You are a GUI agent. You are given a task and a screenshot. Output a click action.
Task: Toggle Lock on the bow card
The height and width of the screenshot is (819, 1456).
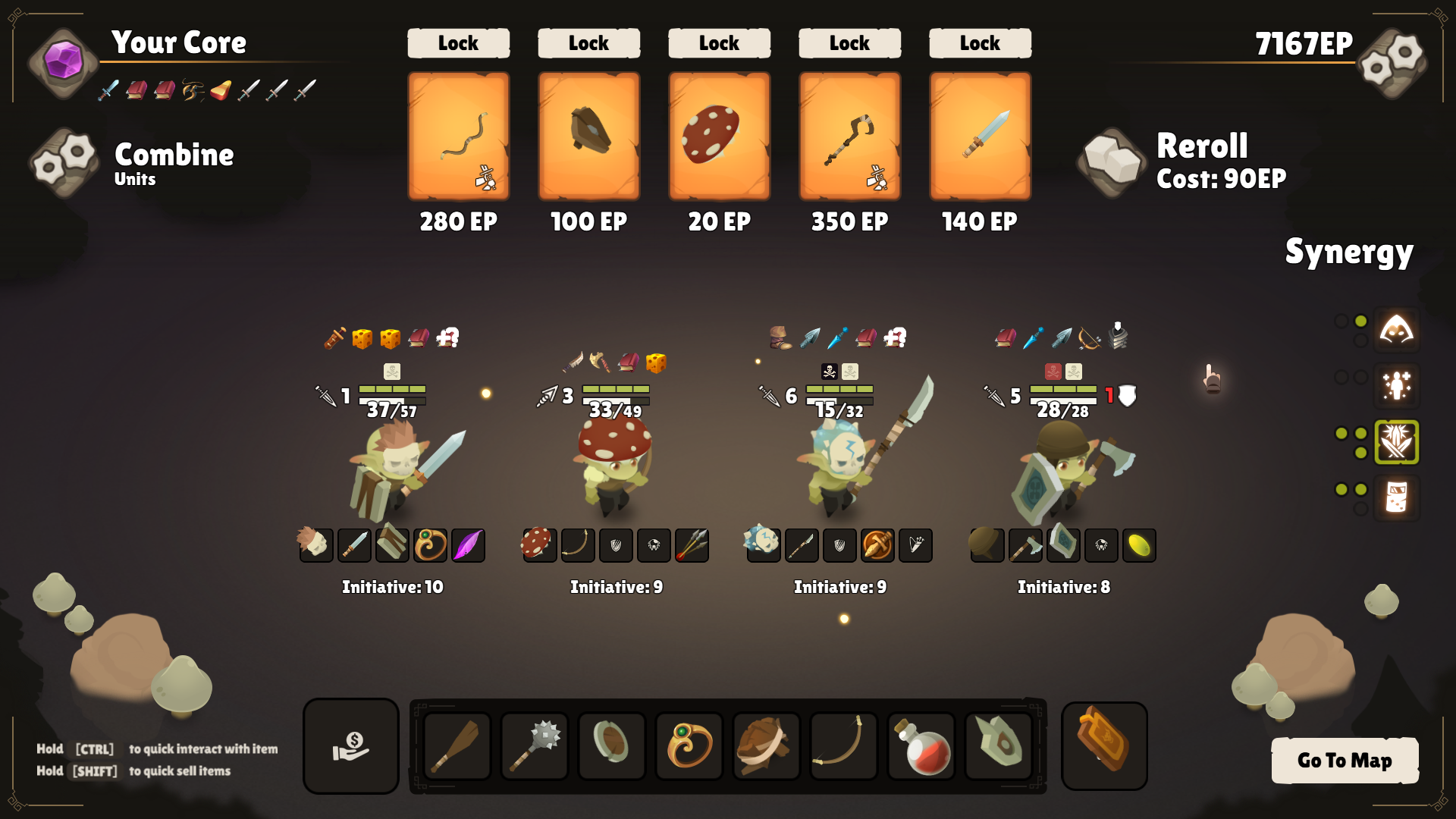[458, 43]
